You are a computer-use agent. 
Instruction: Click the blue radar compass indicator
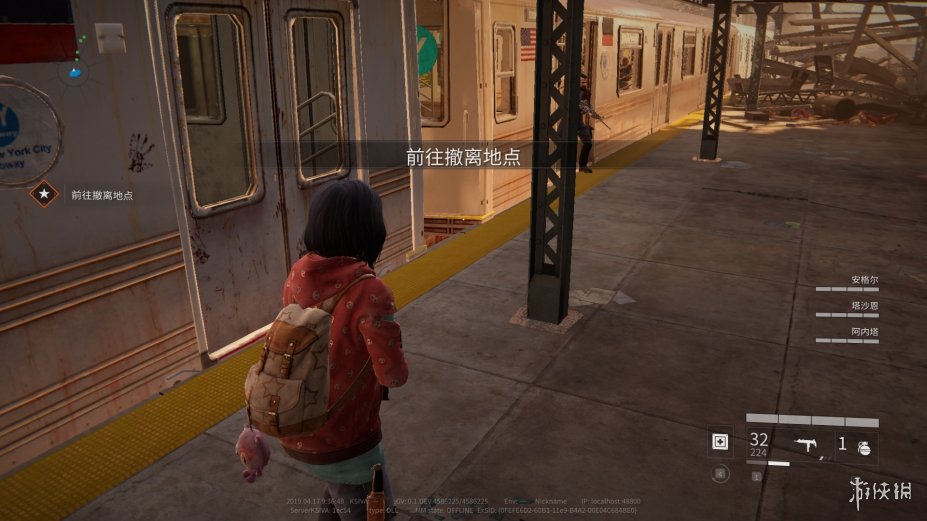click(x=76, y=71)
